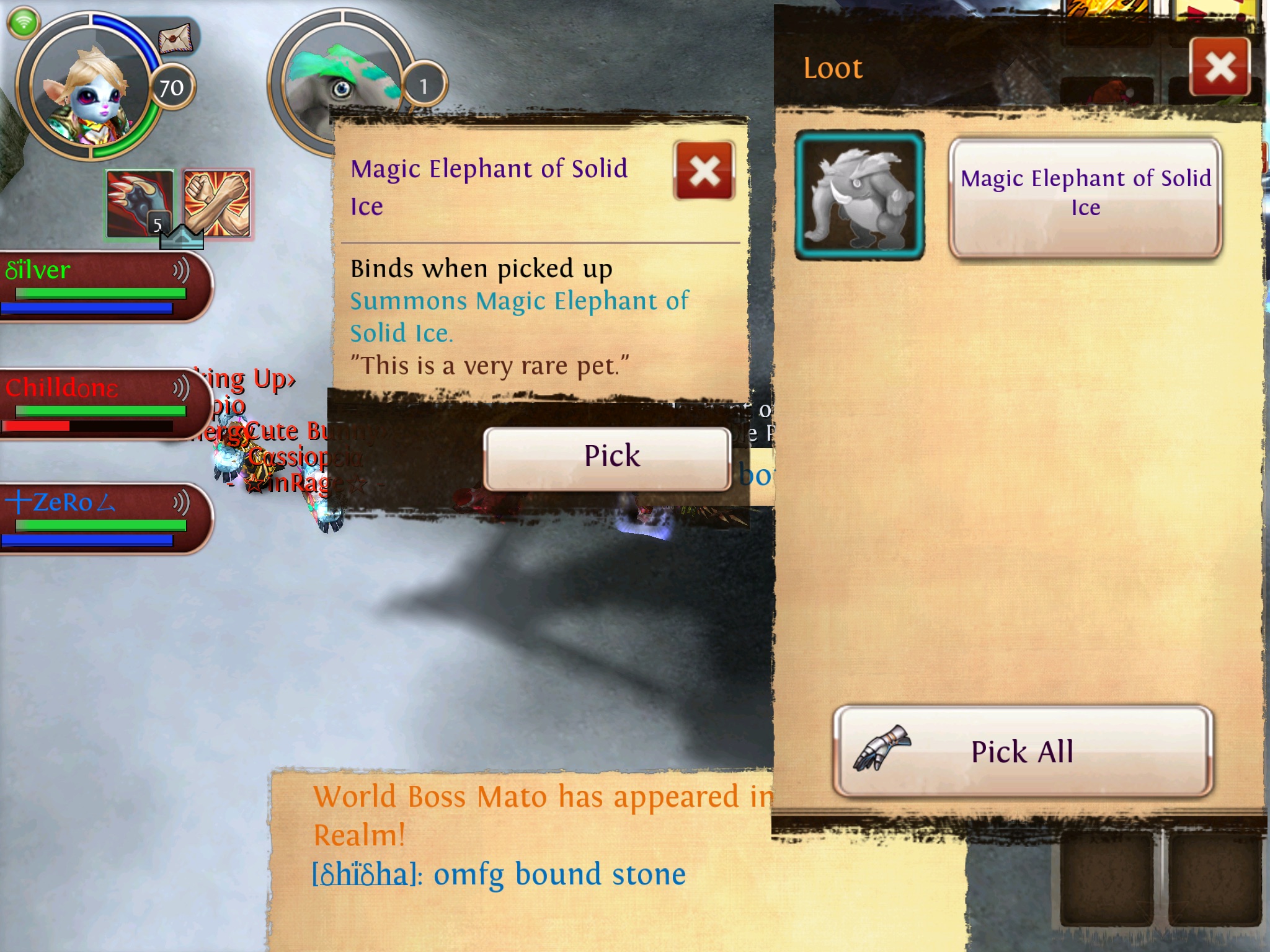Select the grey elephant loot icon
This screenshot has height=952, width=1270.
[x=859, y=195]
